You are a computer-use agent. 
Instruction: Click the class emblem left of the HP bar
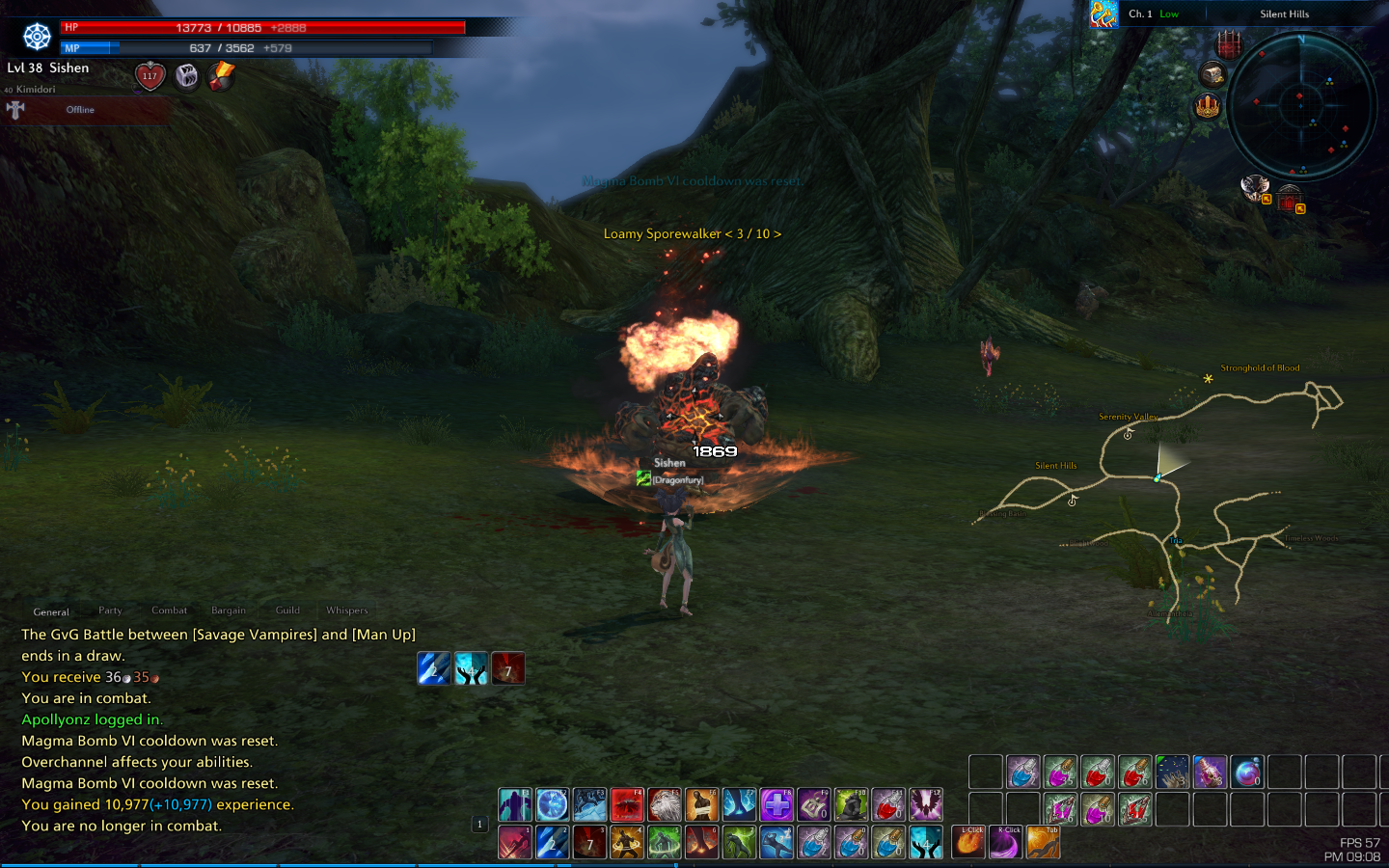click(37, 37)
